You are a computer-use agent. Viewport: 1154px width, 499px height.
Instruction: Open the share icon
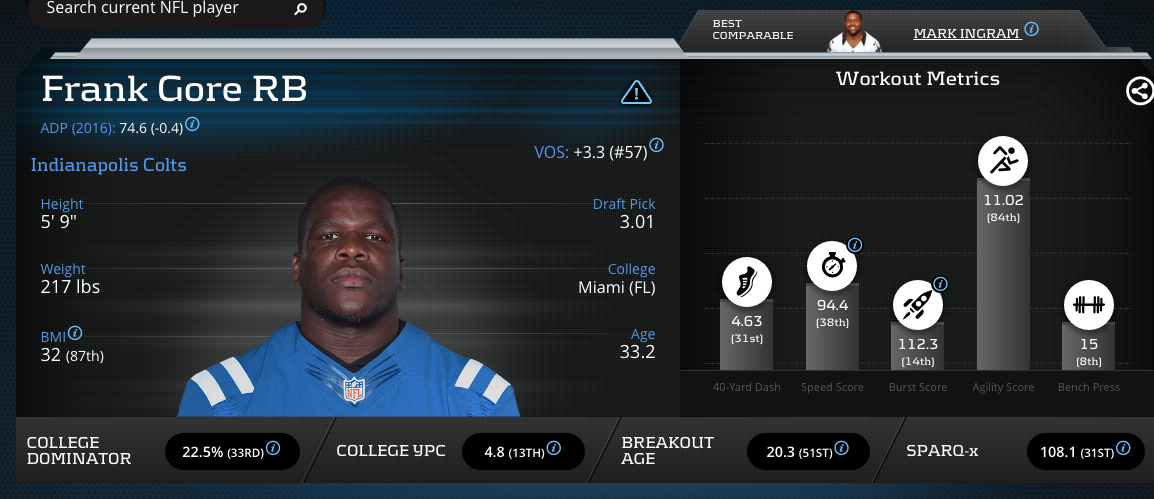point(1139,91)
